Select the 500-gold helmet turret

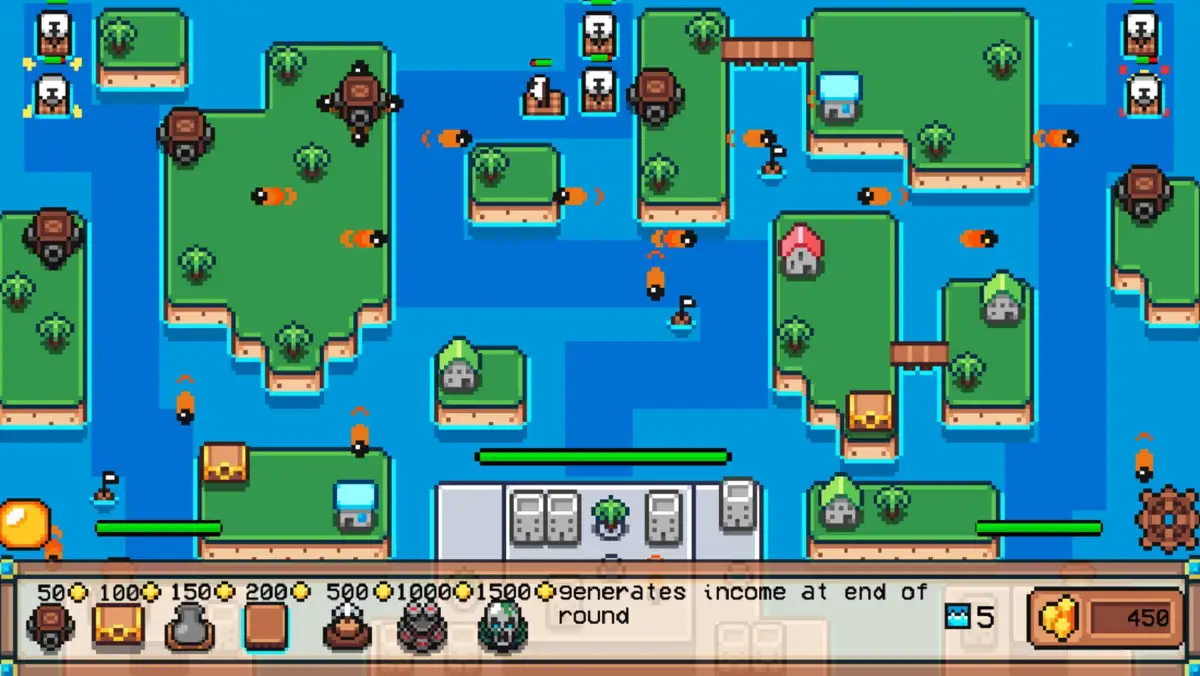click(347, 627)
